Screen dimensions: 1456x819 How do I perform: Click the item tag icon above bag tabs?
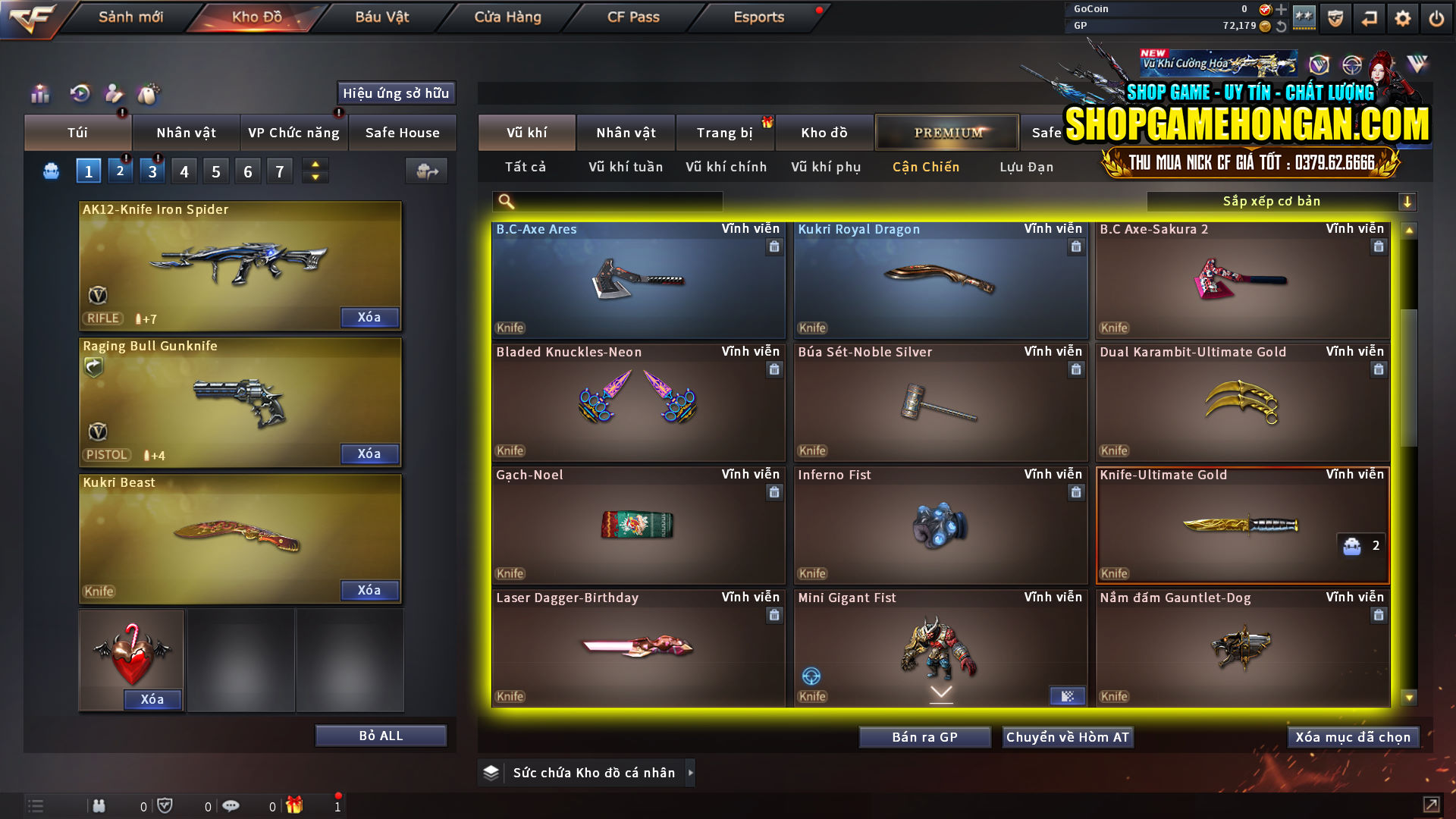(149, 93)
